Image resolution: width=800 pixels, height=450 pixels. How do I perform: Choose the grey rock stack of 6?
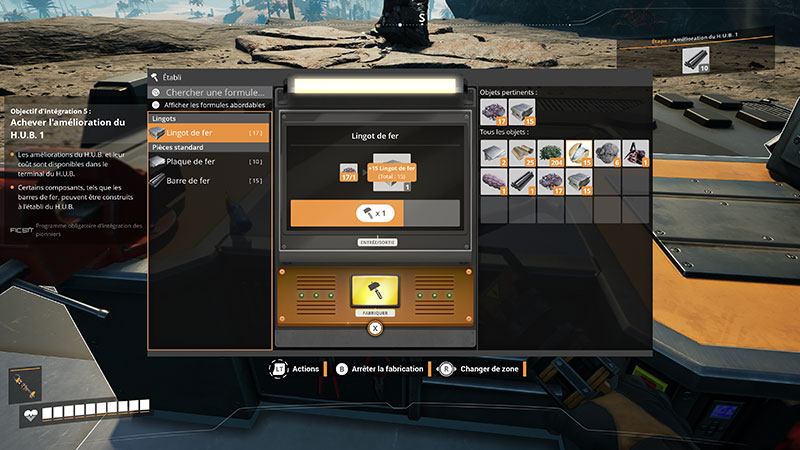click(x=608, y=152)
